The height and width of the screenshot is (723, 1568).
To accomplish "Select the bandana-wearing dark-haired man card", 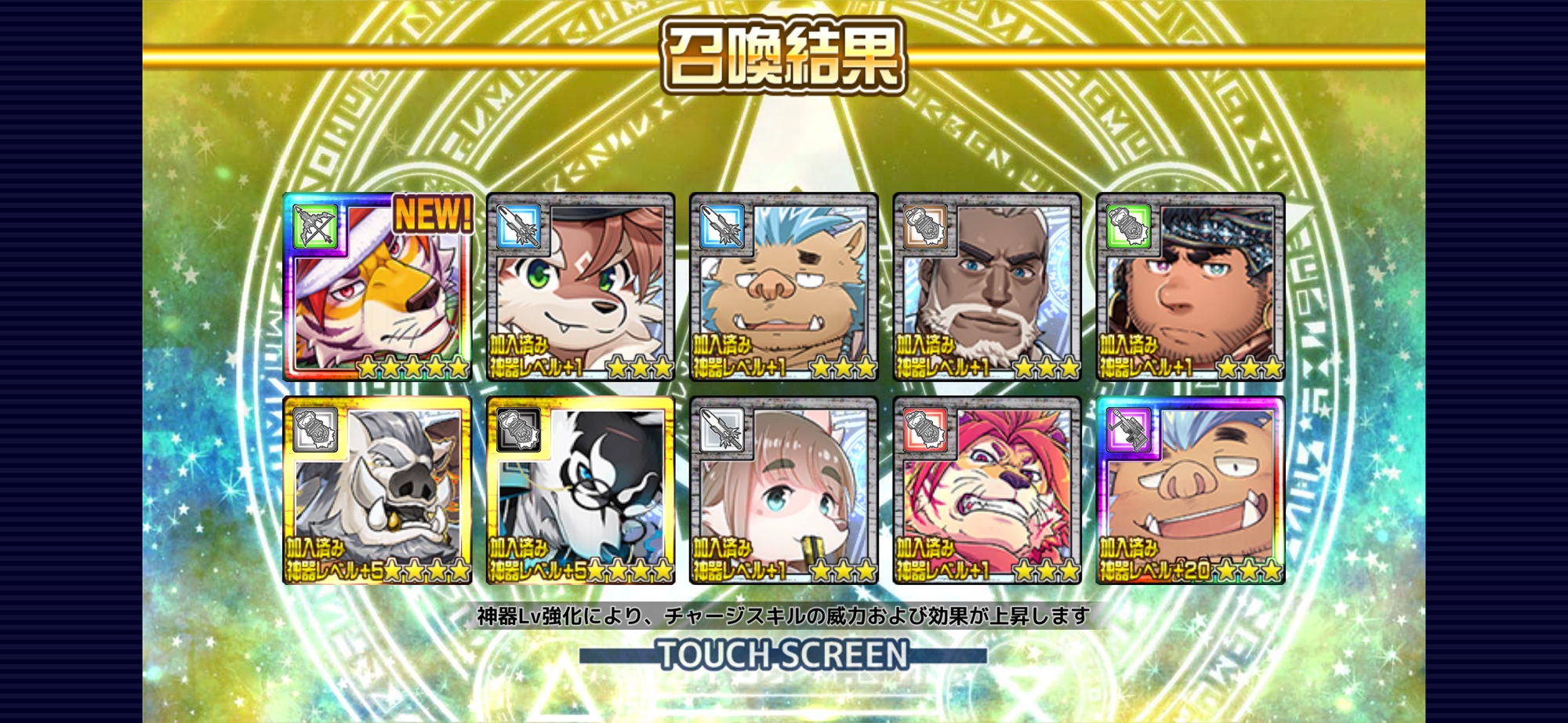I will pos(1190,287).
